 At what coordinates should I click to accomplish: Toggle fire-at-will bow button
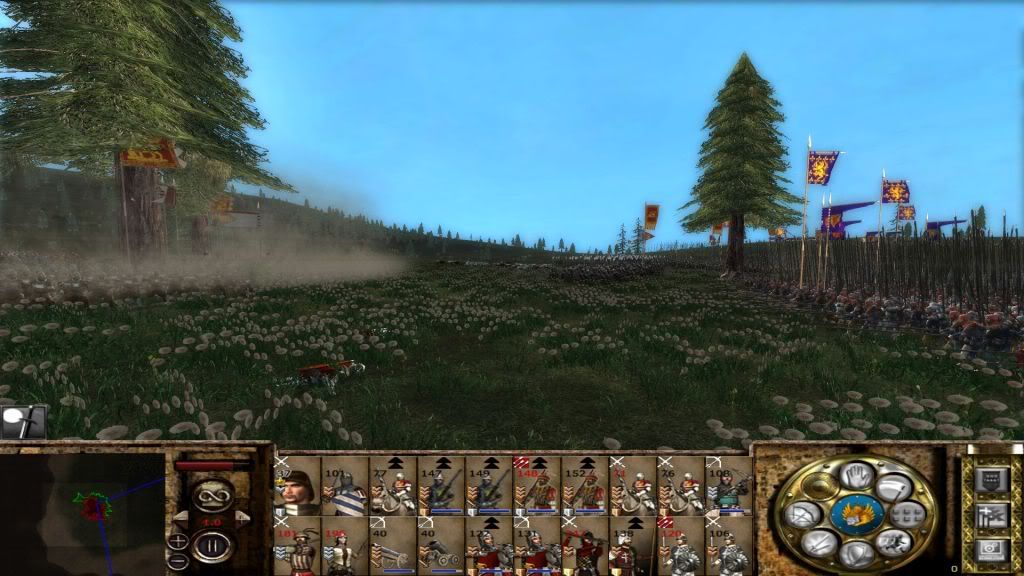click(x=803, y=515)
